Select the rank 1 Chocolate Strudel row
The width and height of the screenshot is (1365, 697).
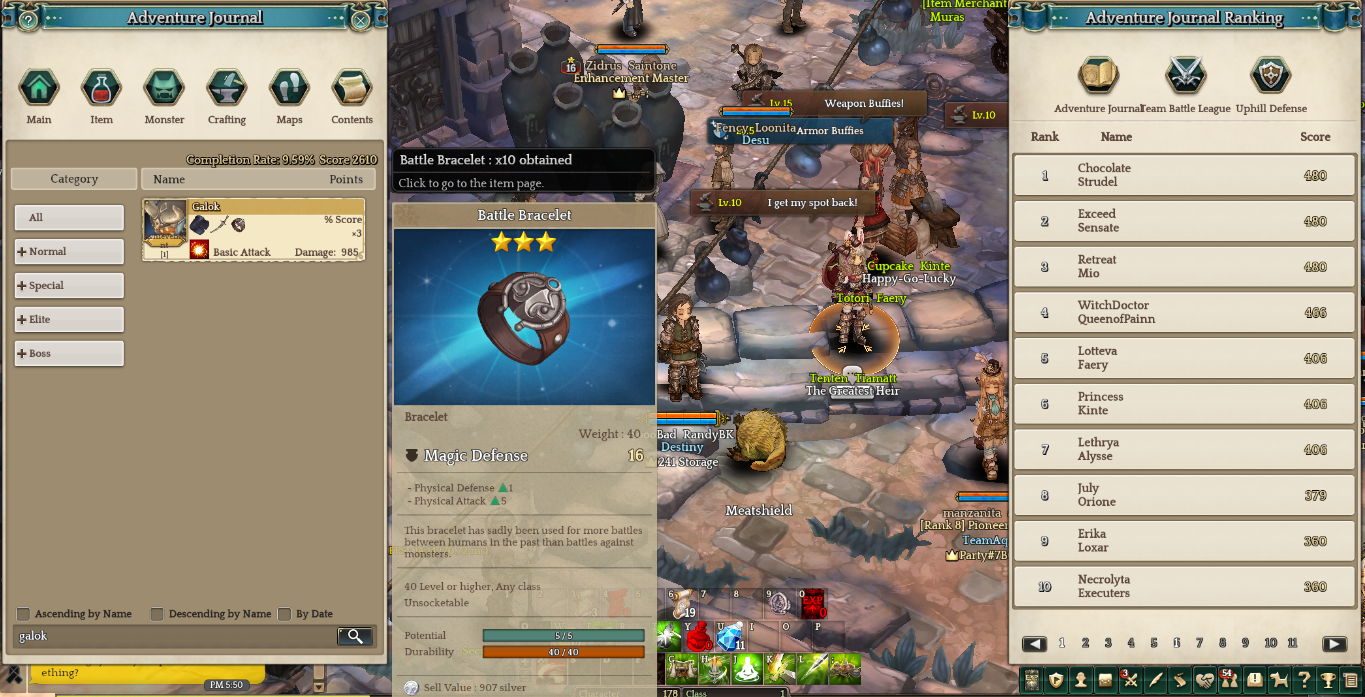click(1185, 175)
